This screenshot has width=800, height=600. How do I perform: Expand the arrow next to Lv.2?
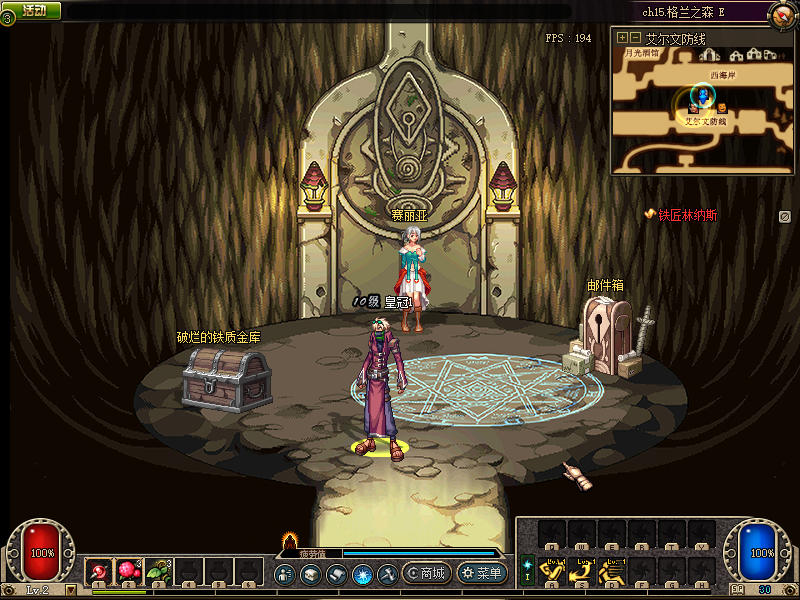tap(71, 590)
